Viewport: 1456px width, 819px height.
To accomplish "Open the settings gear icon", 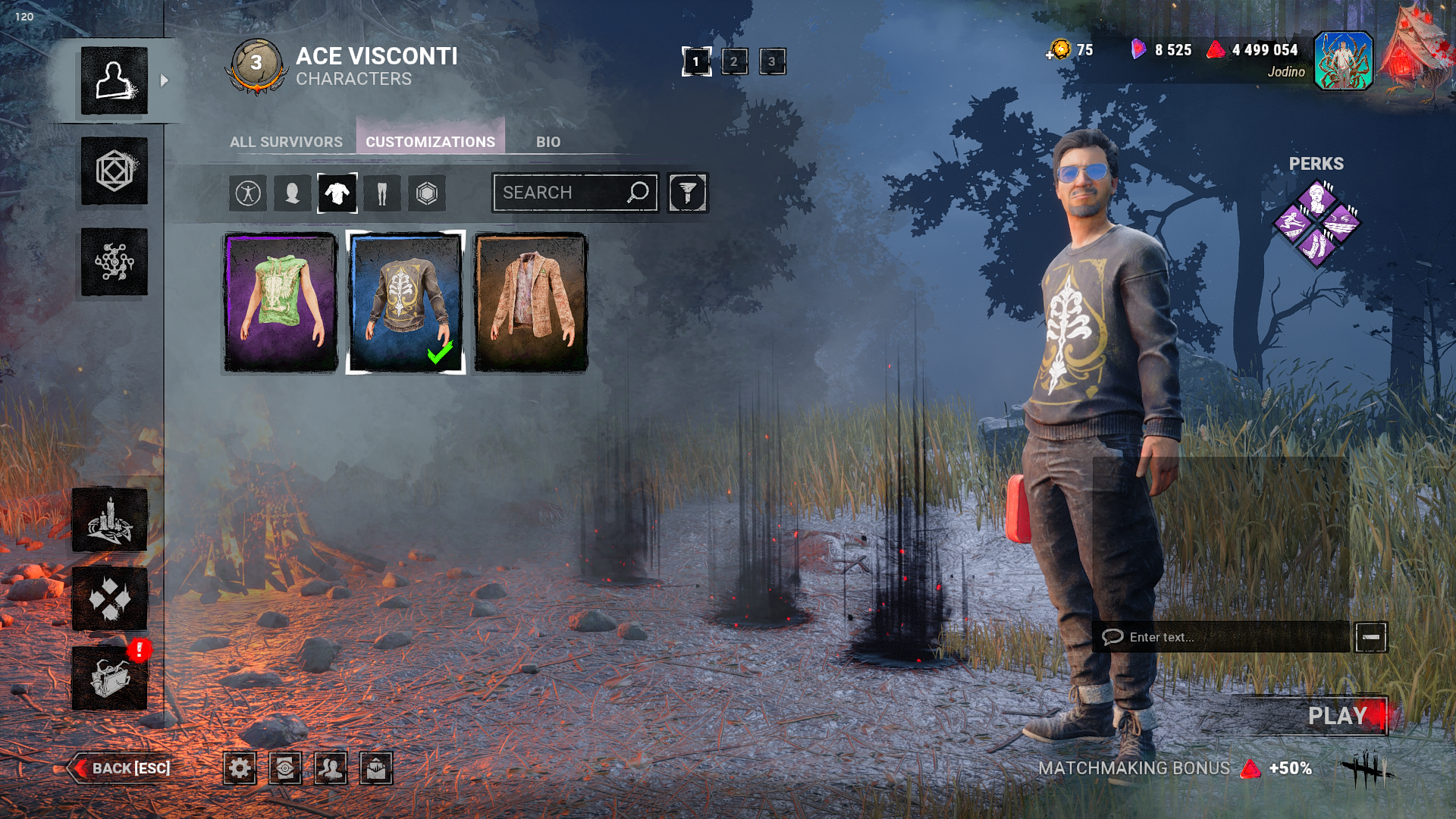I will [x=240, y=768].
